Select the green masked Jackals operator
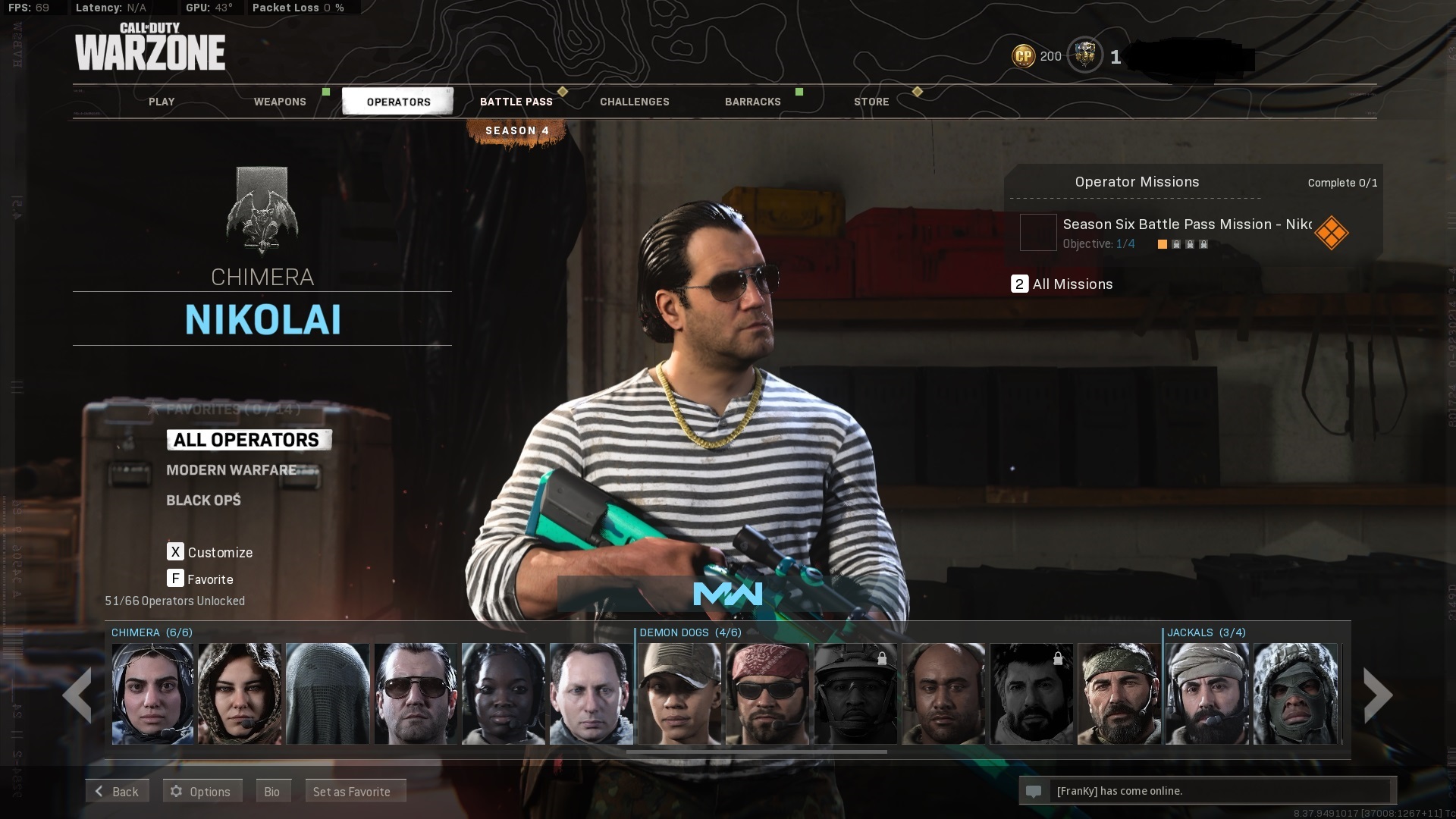This screenshot has width=1456, height=819. [1294, 694]
